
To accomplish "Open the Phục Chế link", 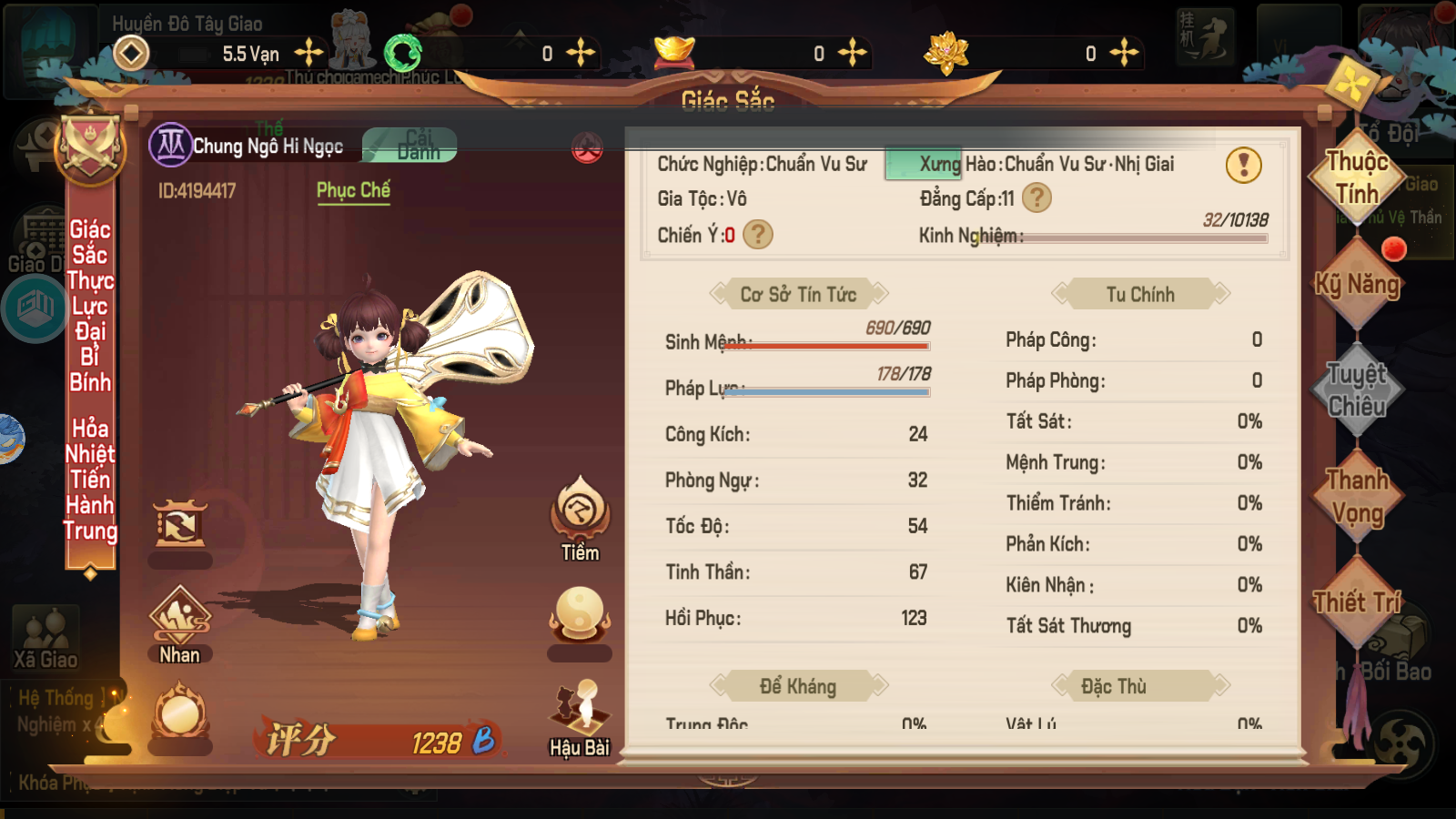I will tap(353, 190).
